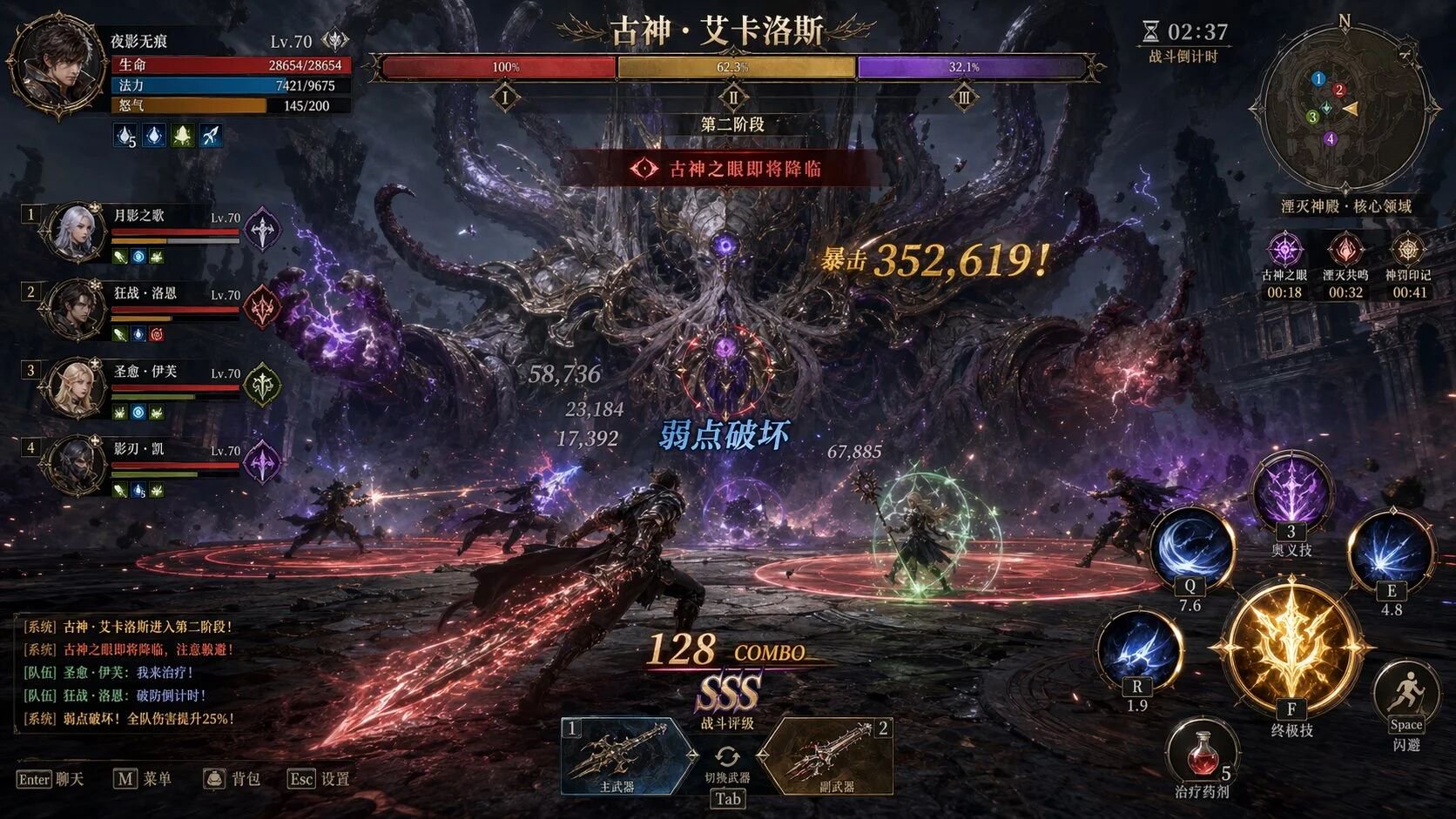1456x819 pixels.
Task: Trigger the E lightning burst skill
Action: [1391, 552]
